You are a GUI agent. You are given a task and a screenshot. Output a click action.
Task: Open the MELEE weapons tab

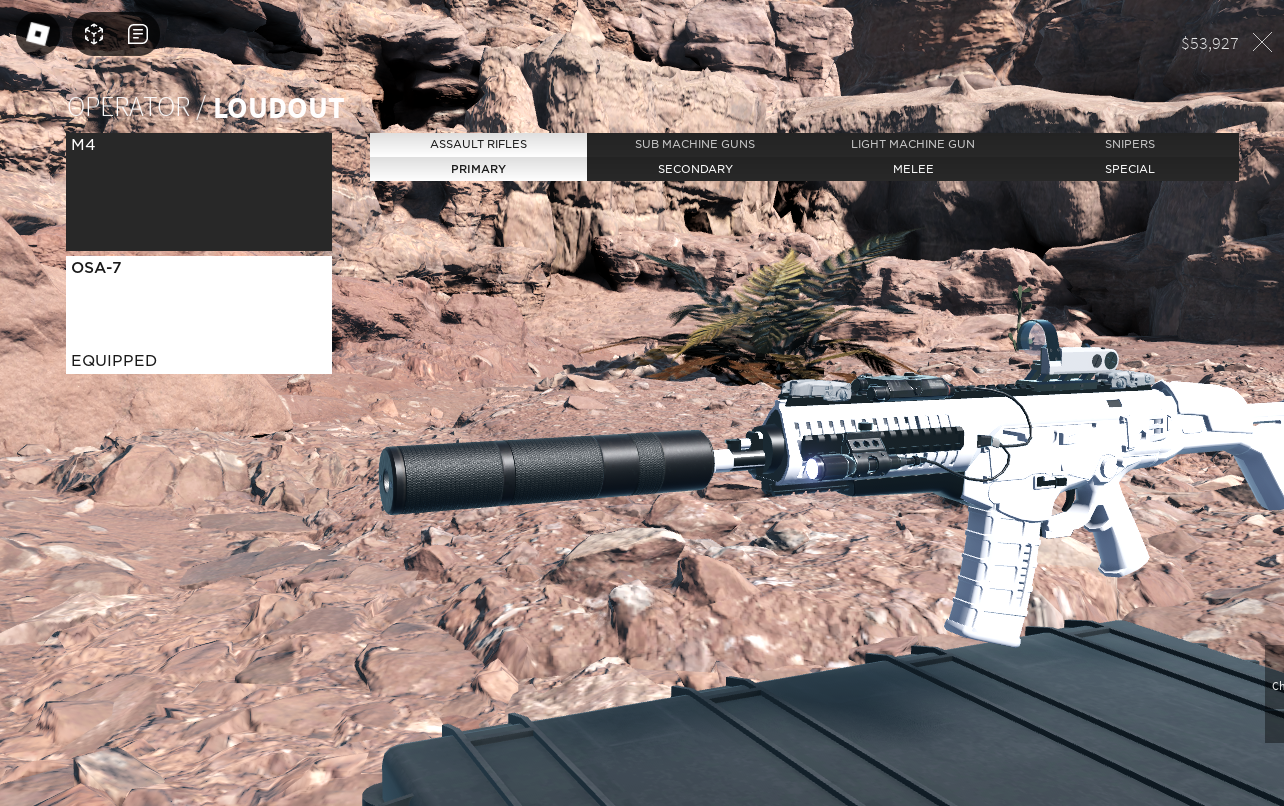click(x=912, y=169)
